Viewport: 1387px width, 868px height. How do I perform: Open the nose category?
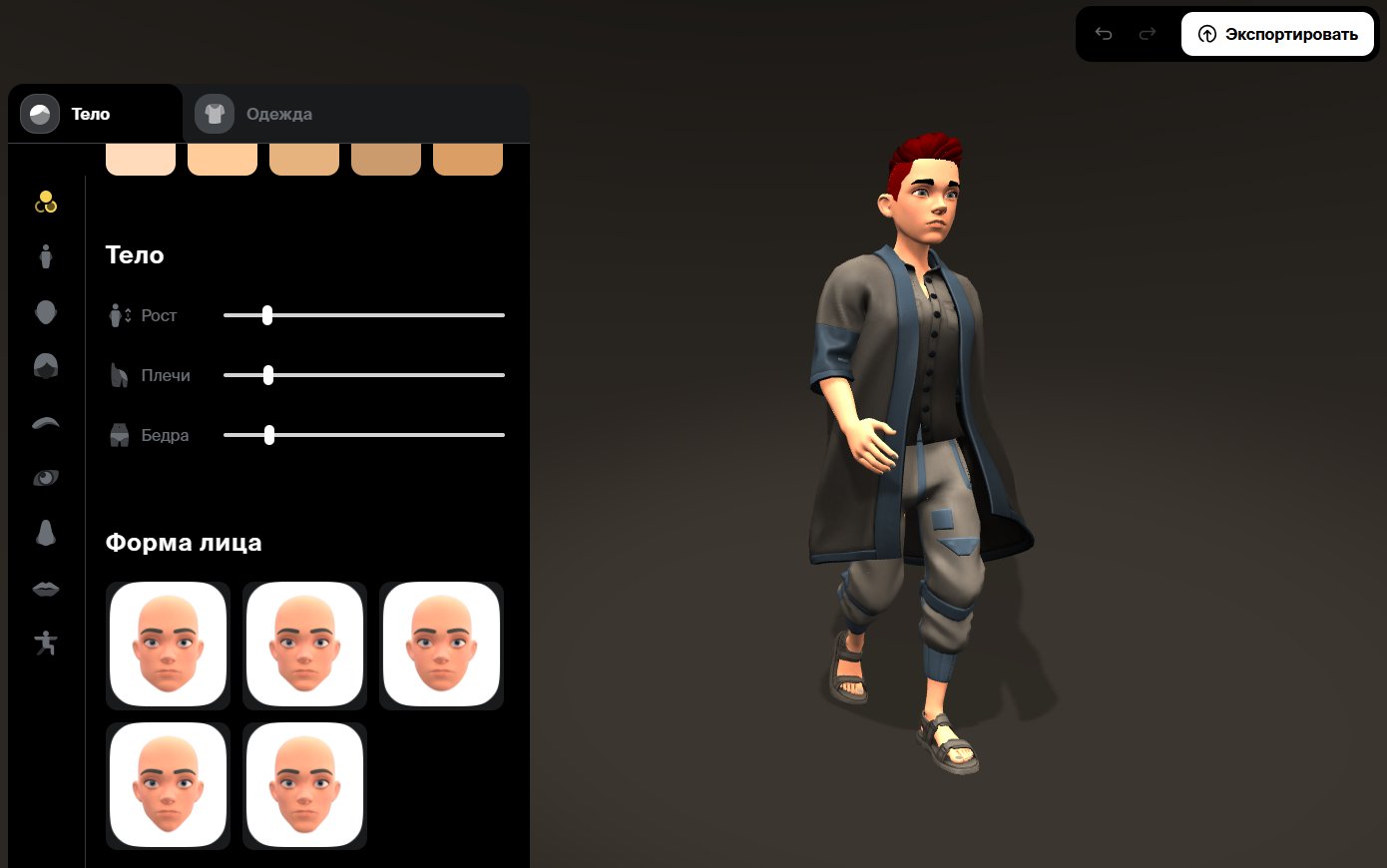tap(46, 533)
